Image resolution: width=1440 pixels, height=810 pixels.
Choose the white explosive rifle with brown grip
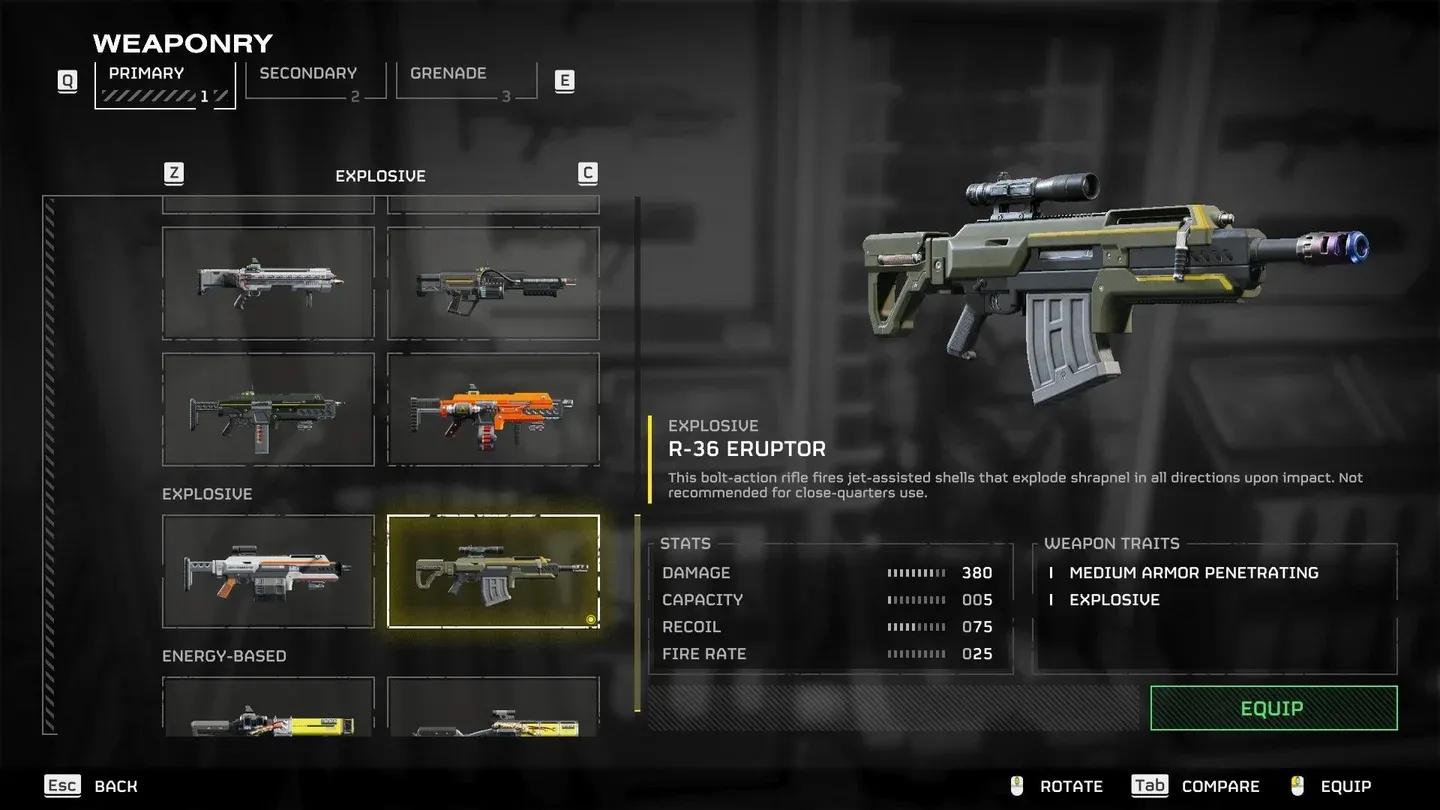268,571
